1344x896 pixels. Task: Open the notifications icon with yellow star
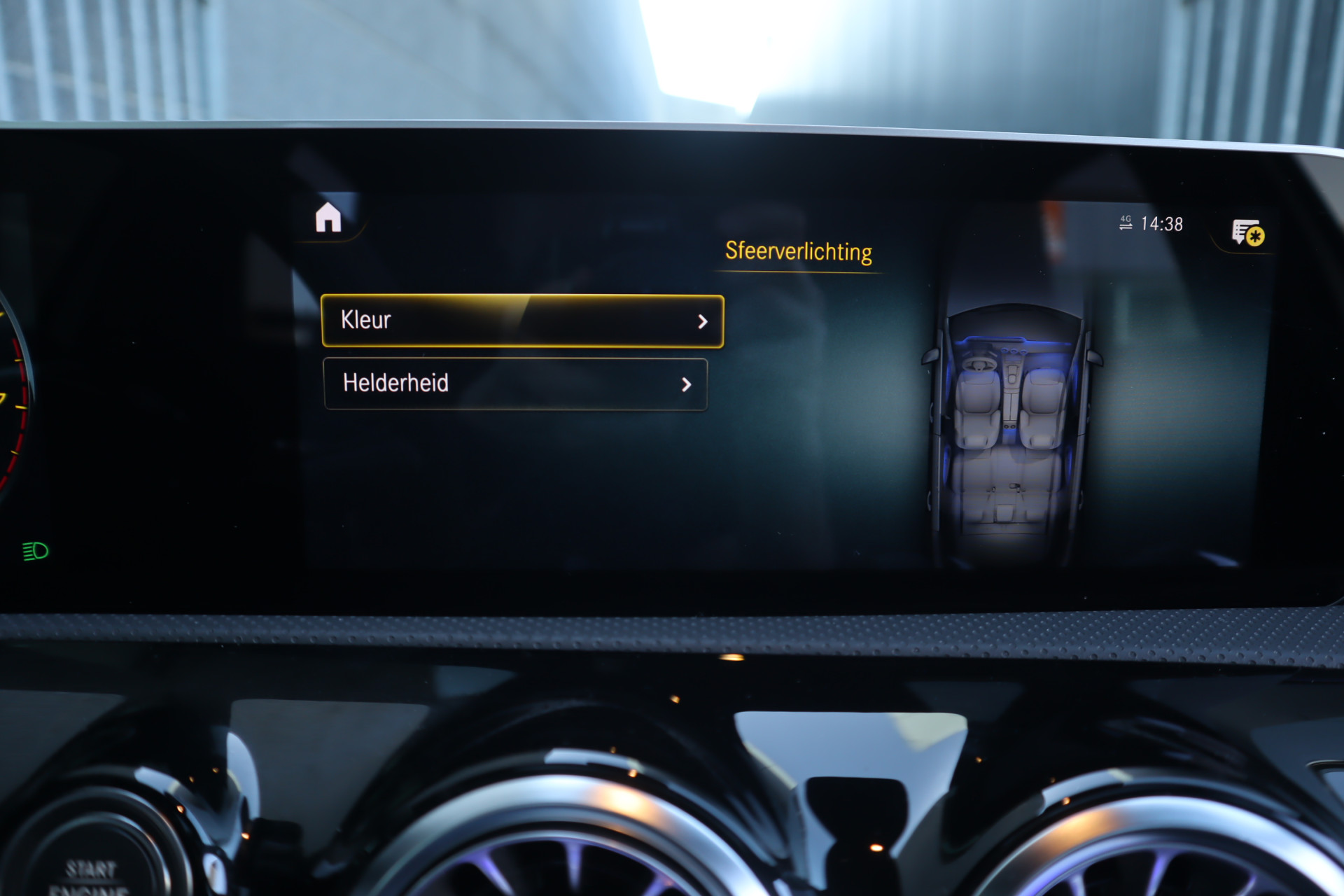(1247, 233)
